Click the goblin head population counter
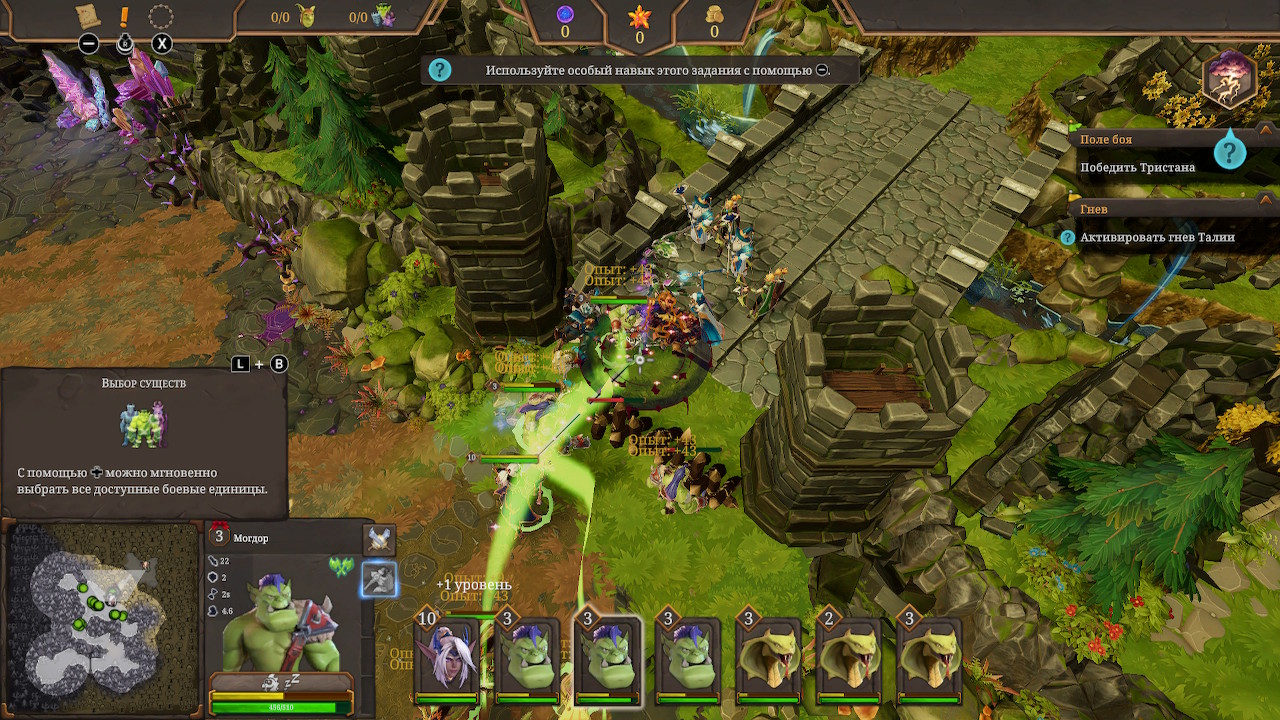1280x720 pixels. coord(305,16)
